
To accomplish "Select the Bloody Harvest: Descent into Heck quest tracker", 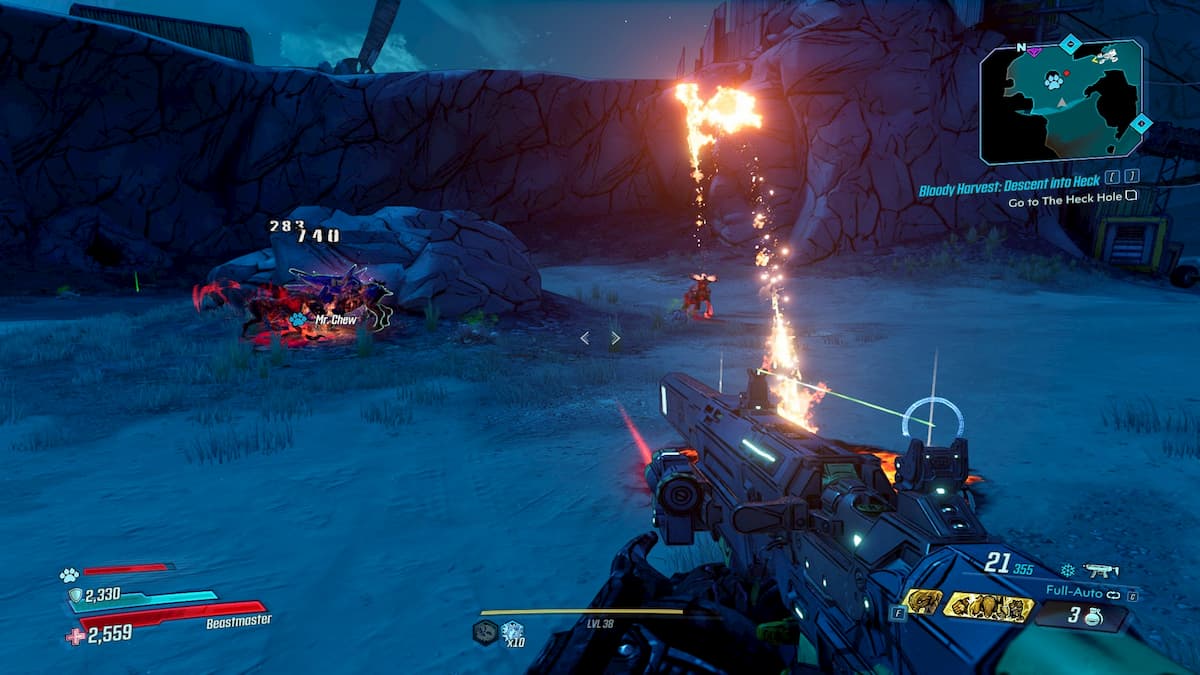I will tap(1010, 181).
